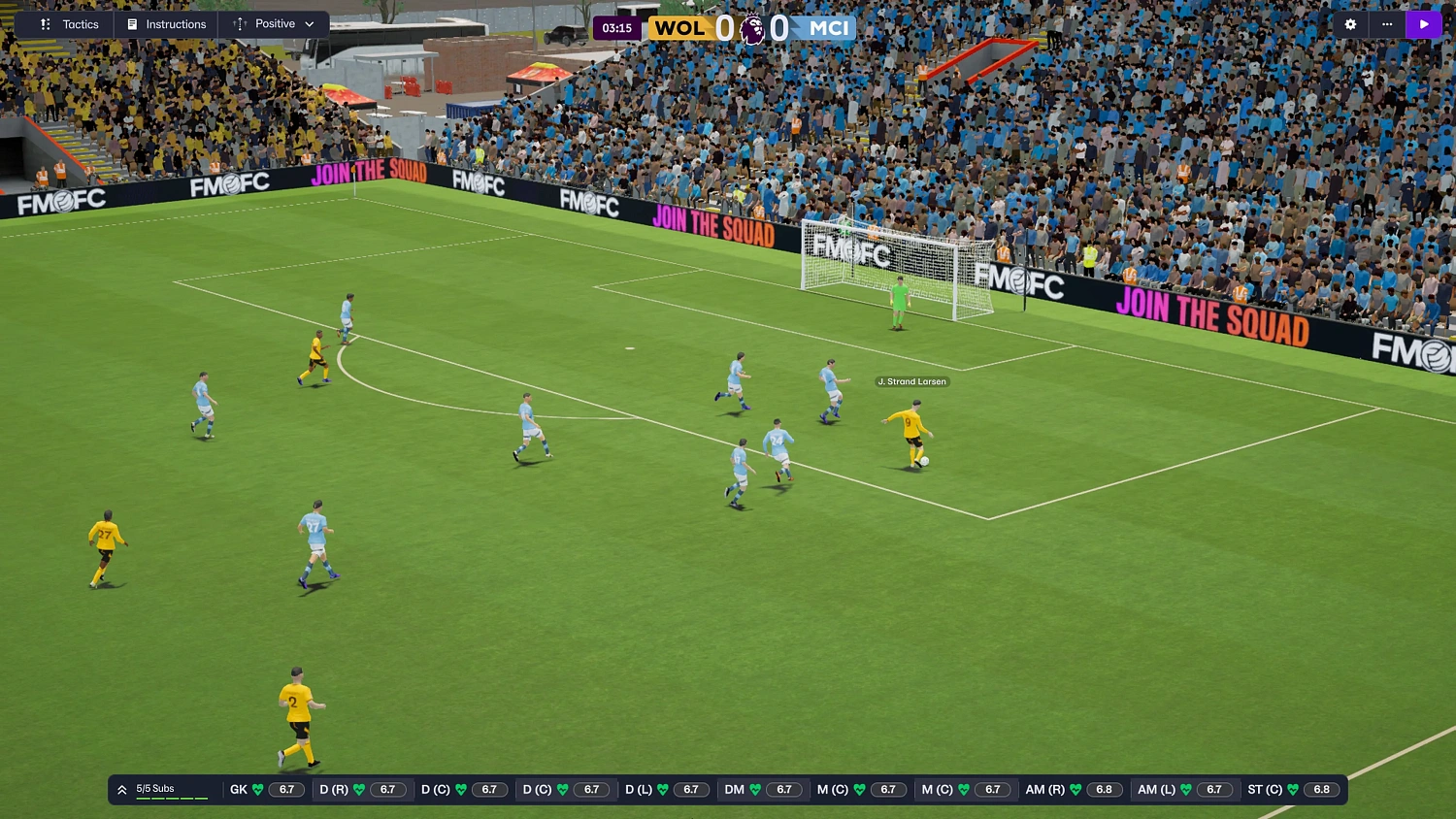Click the Tactics formation icon
The width and height of the screenshot is (1456, 819).
(45, 24)
